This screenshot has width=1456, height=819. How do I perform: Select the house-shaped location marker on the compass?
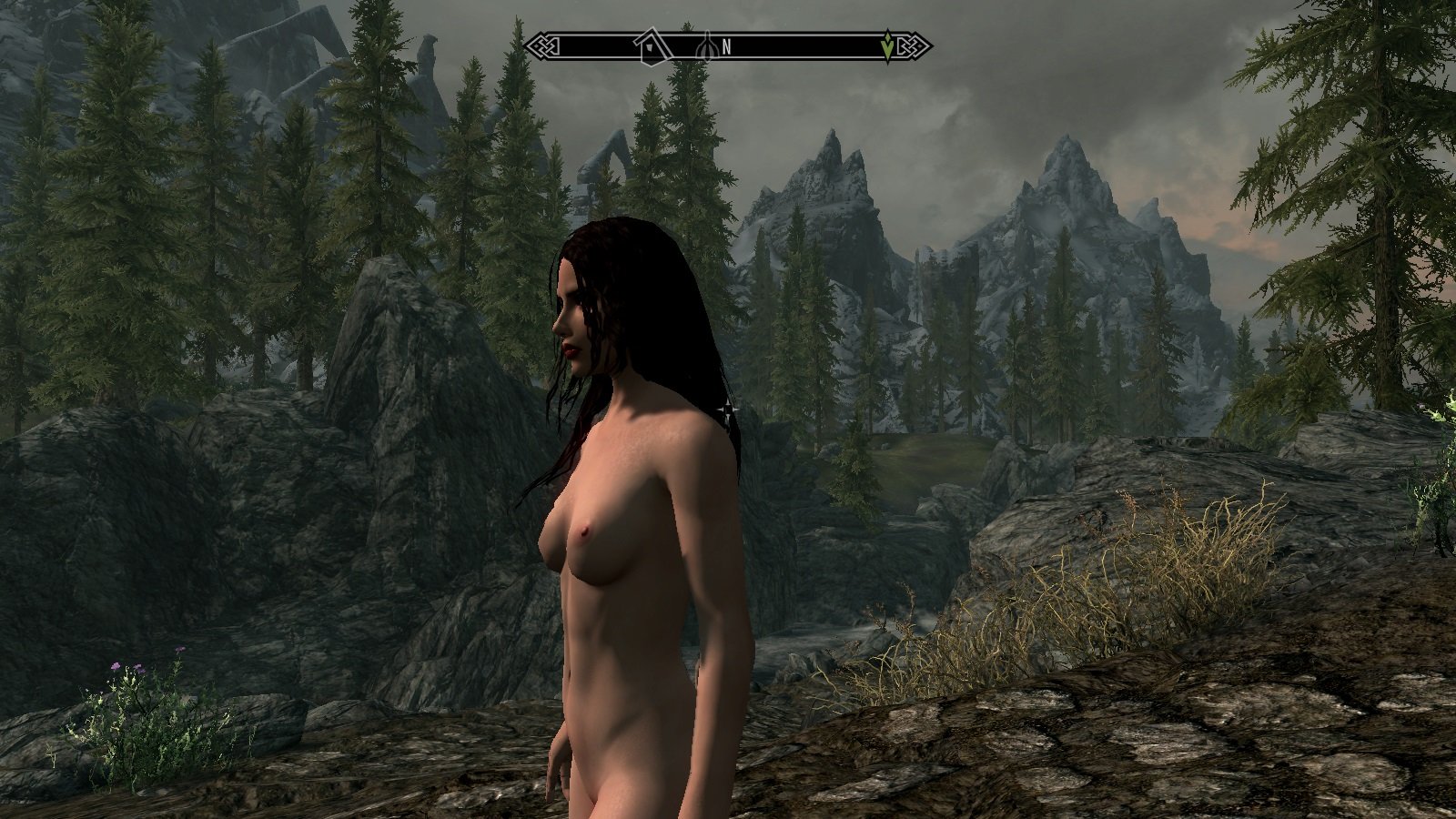click(x=650, y=46)
